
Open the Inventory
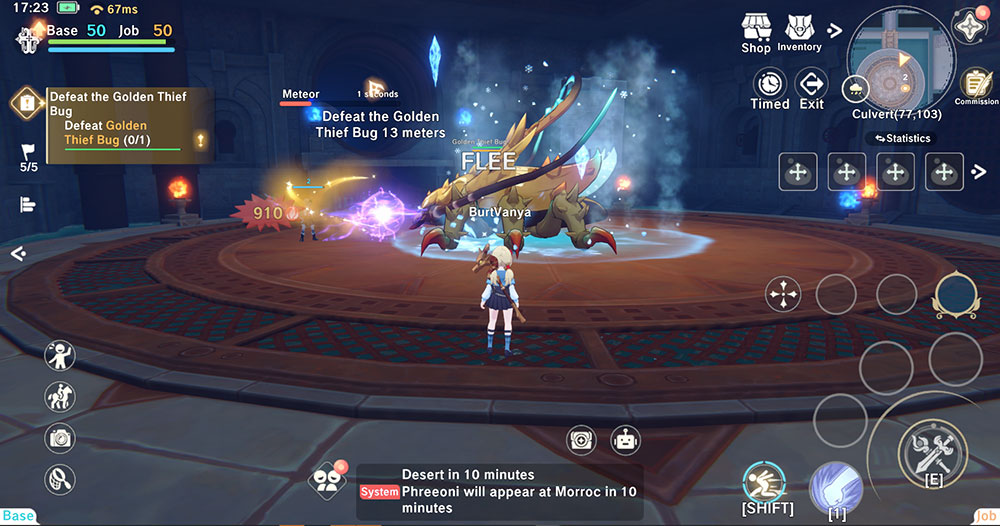pyautogui.click(x=799, y=32)
